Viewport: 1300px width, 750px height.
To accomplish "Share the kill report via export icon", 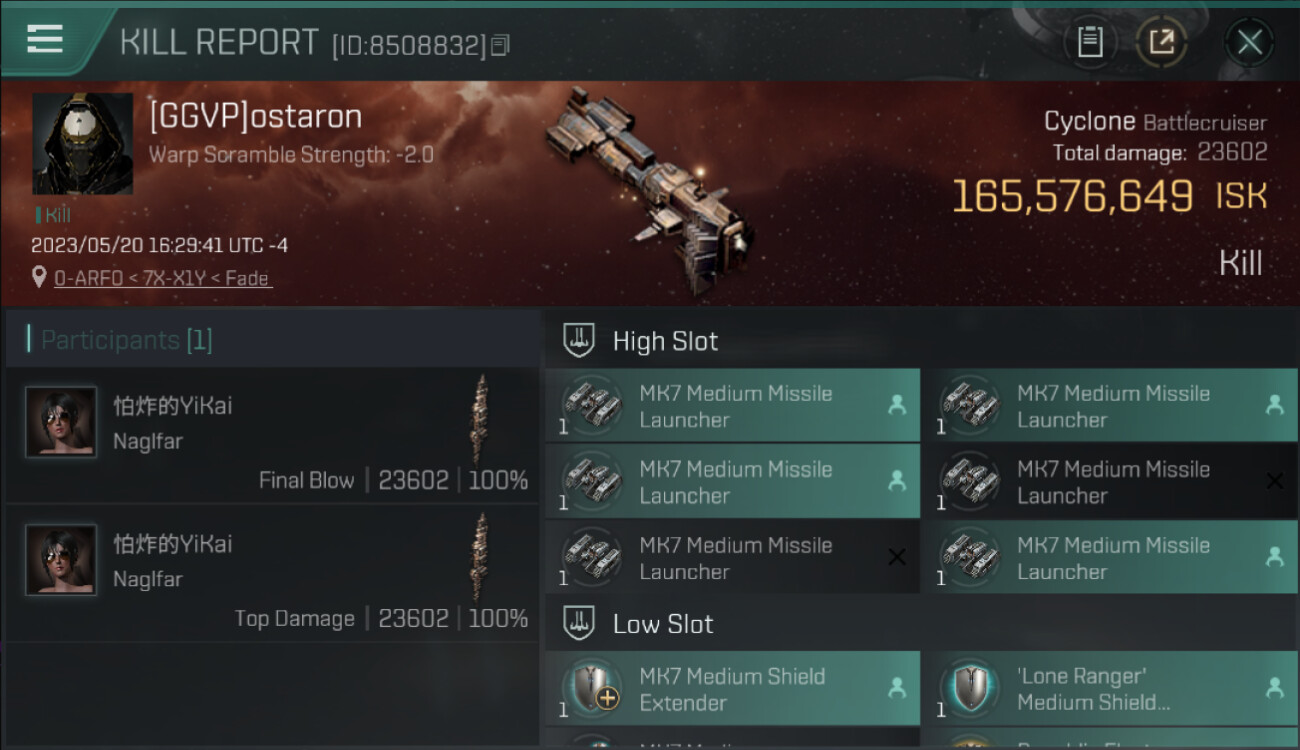I will coord(1161,42).
